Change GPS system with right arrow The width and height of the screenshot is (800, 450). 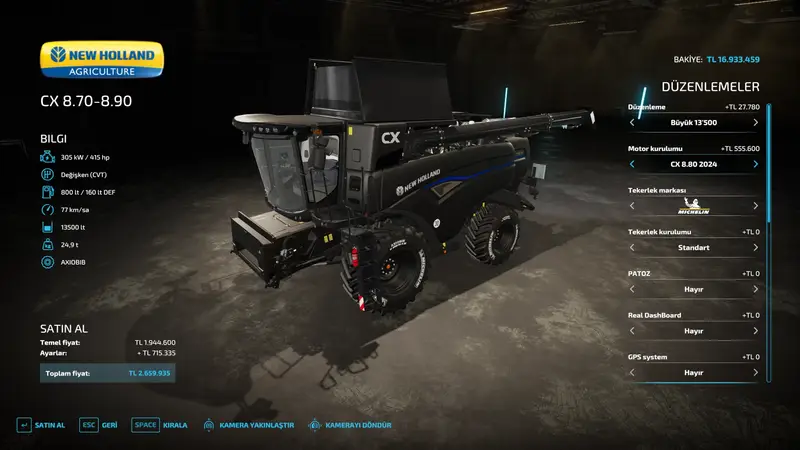pos(755,372)
